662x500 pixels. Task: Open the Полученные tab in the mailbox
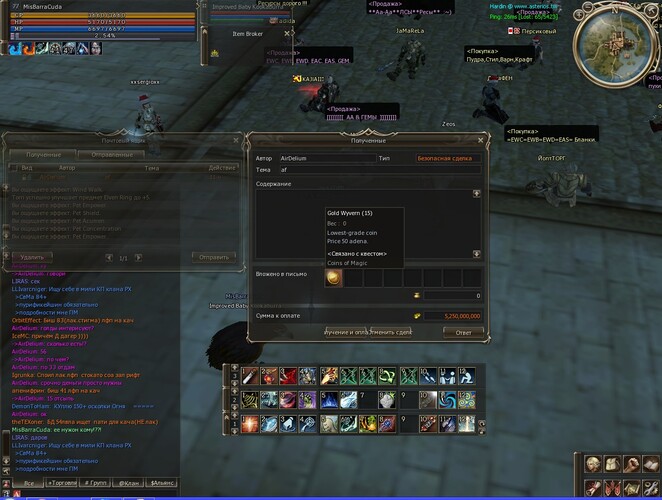click(45, 154)
